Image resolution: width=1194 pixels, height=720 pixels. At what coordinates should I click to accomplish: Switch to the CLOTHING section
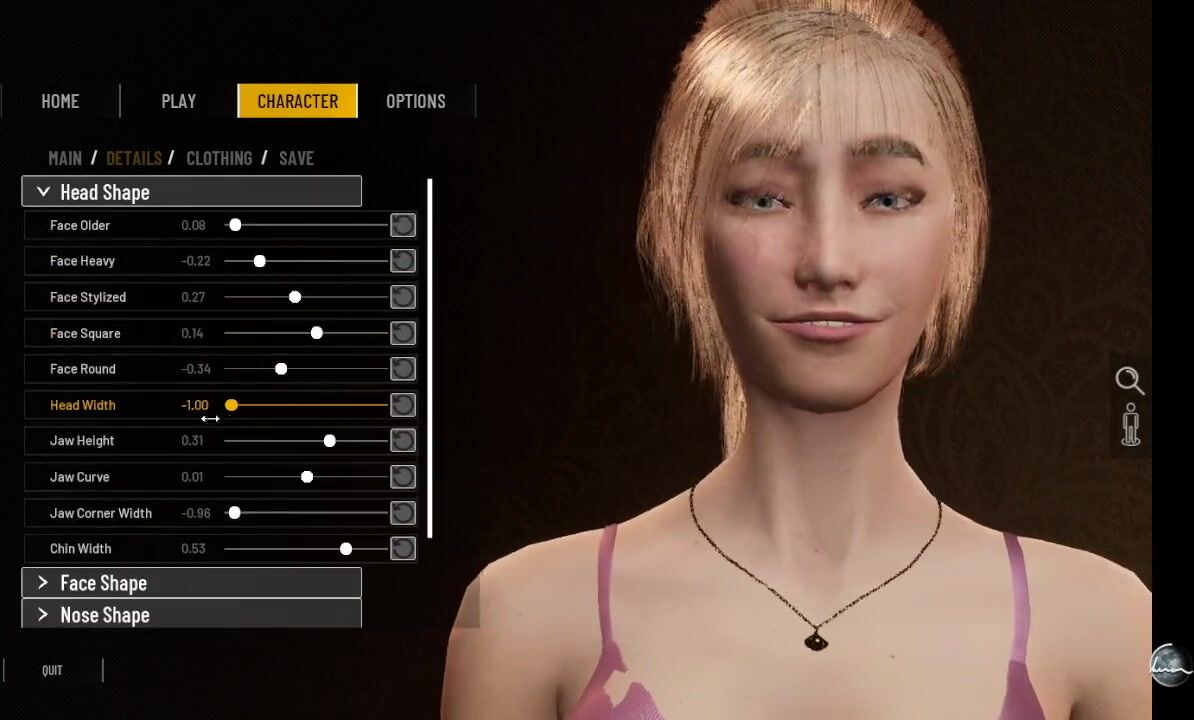pyautogui.click(x=219, y=158)
